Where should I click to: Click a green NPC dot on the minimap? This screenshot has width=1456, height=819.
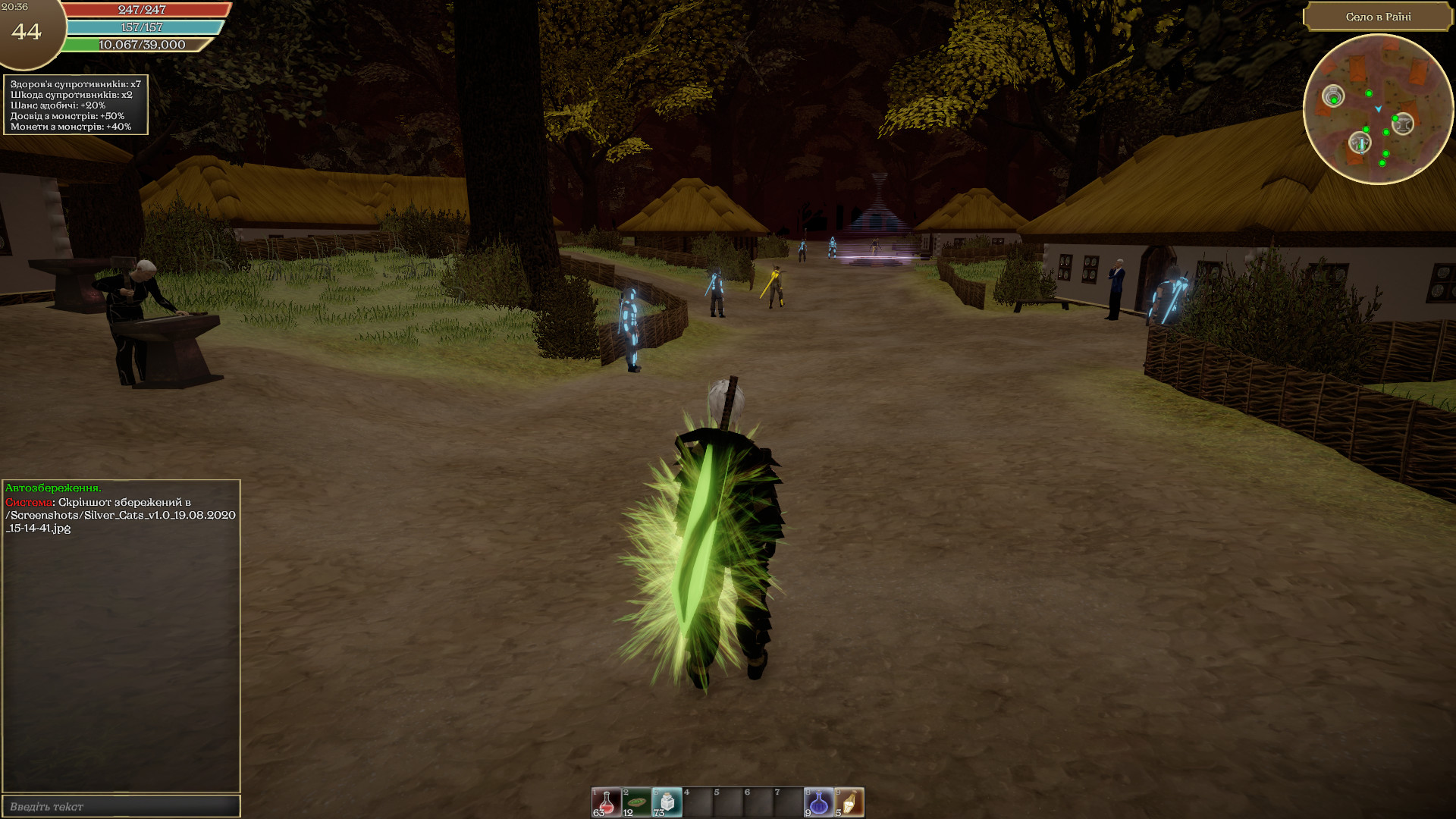coord(1369,94)
